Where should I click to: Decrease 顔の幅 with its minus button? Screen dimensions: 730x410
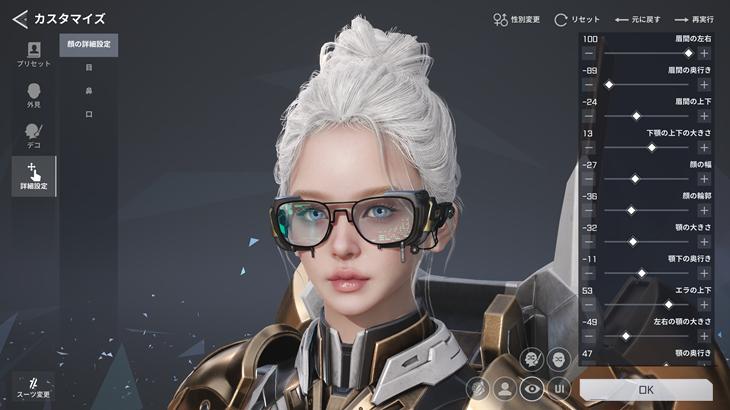(x=589, y=178)
